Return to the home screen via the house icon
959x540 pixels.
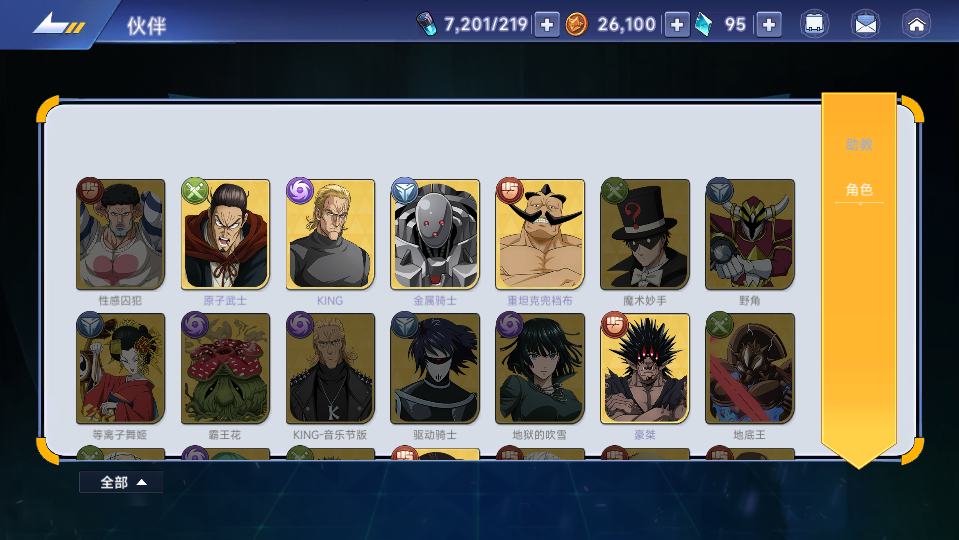click(916, 24)
